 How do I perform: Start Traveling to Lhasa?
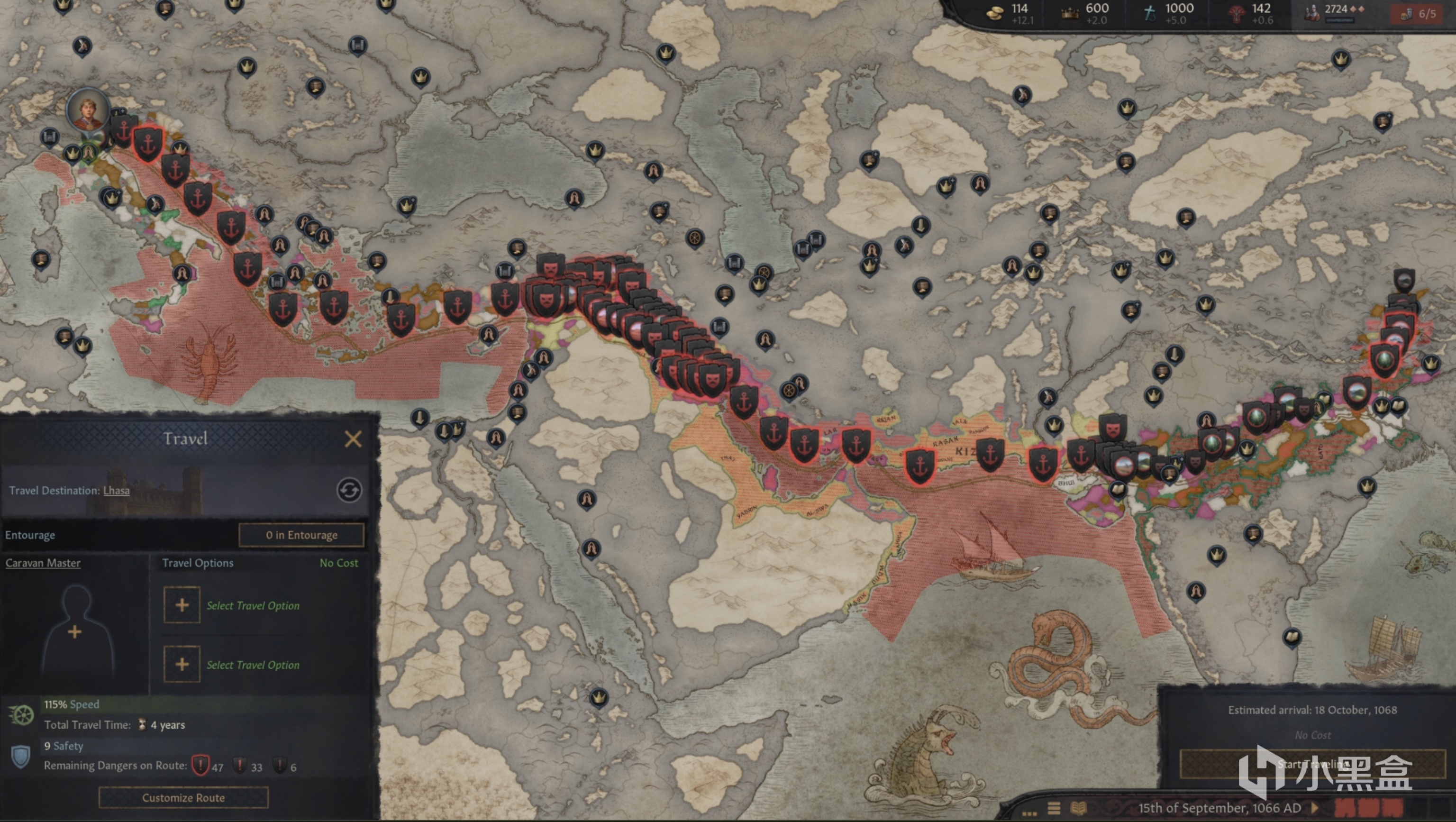[1312, 764]
